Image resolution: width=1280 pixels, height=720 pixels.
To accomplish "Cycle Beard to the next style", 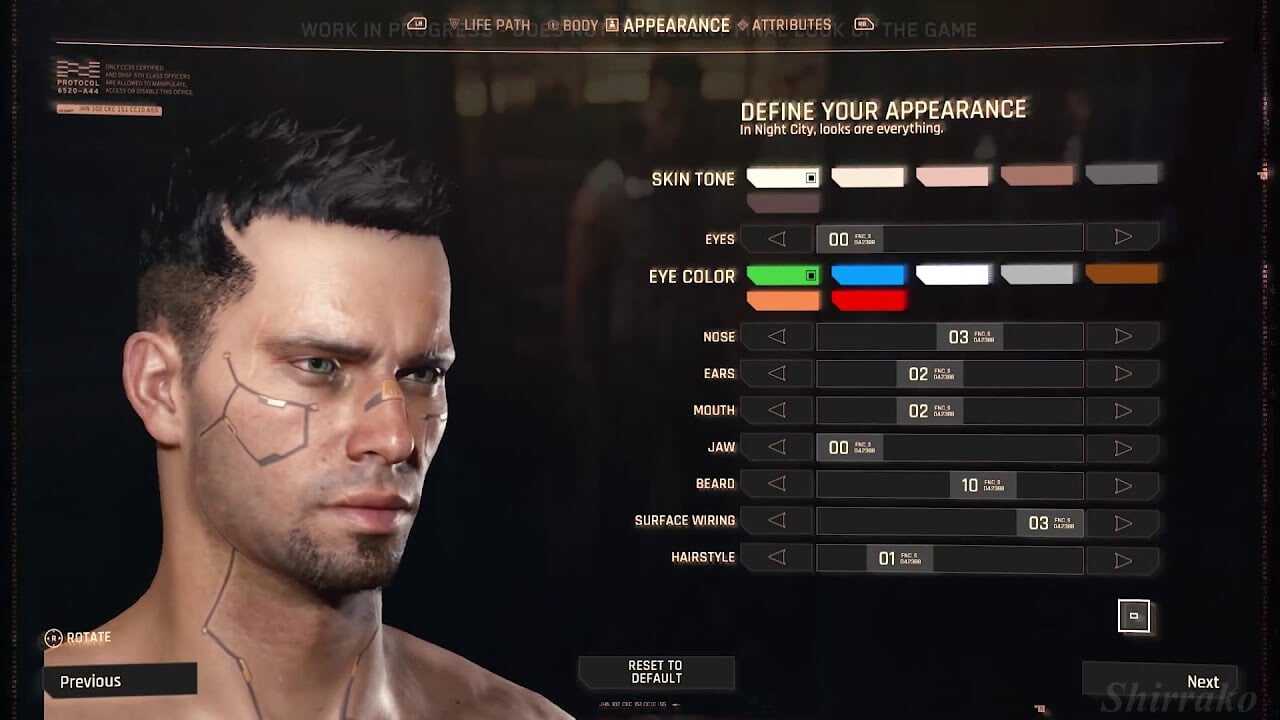I will [x=1122, y=485].
